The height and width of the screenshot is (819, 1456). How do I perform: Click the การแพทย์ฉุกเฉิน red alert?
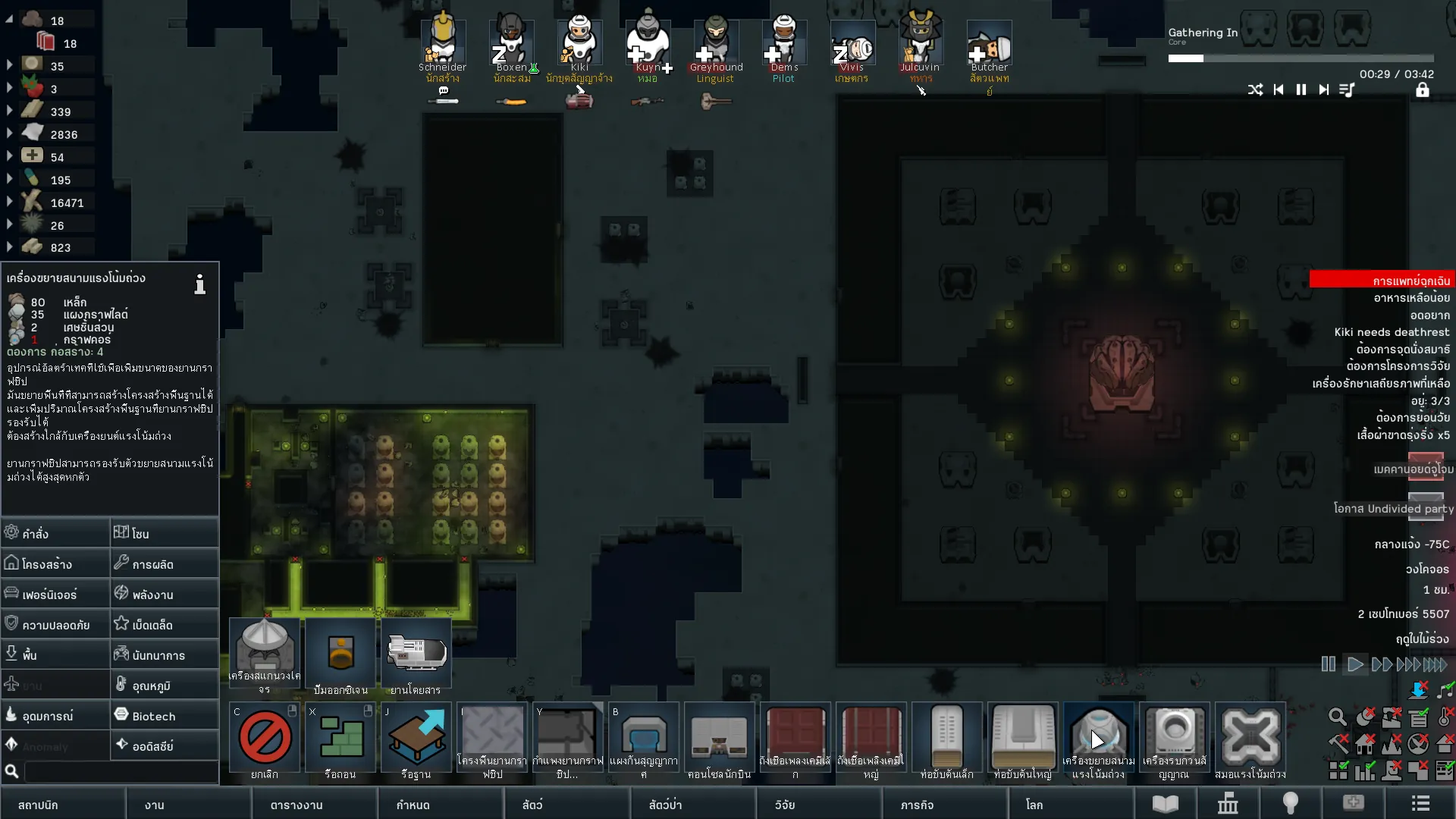tap(1382, 280)
